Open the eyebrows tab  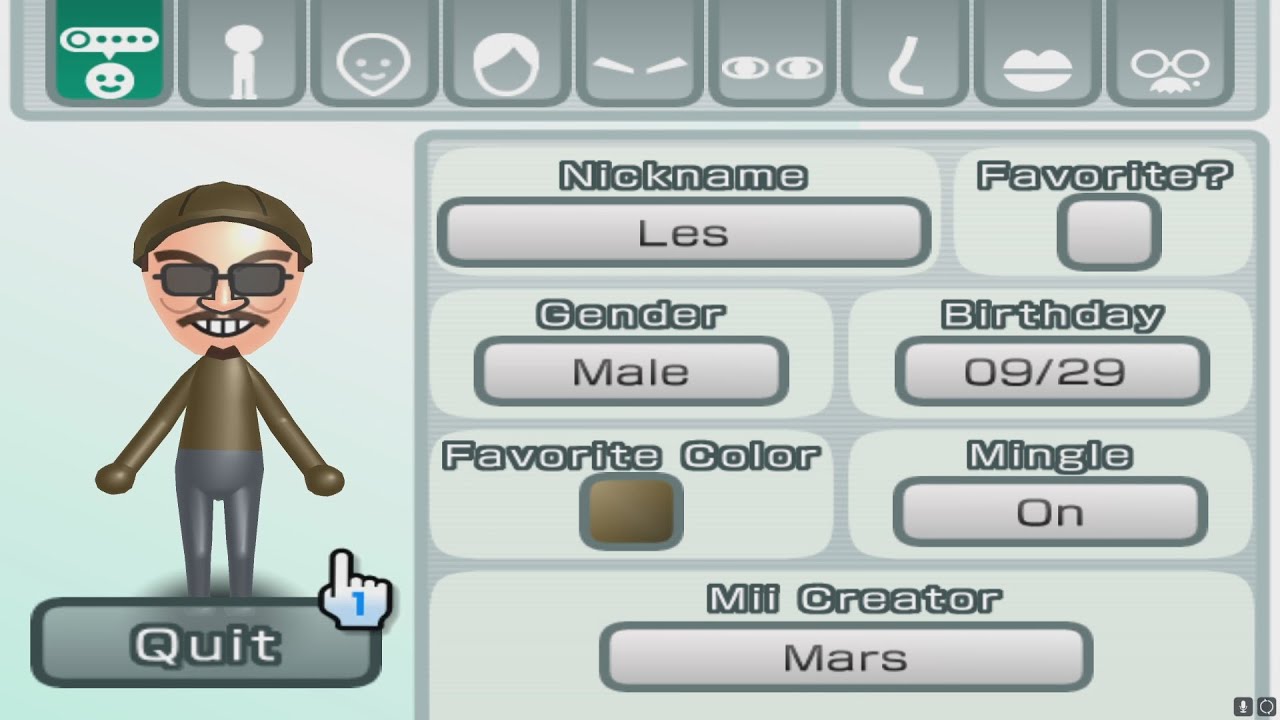click(639, 53)
